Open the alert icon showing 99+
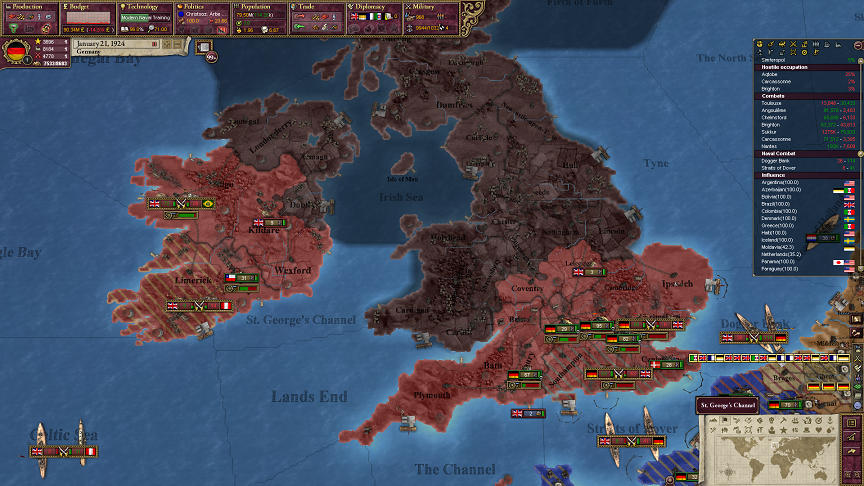 211,57
